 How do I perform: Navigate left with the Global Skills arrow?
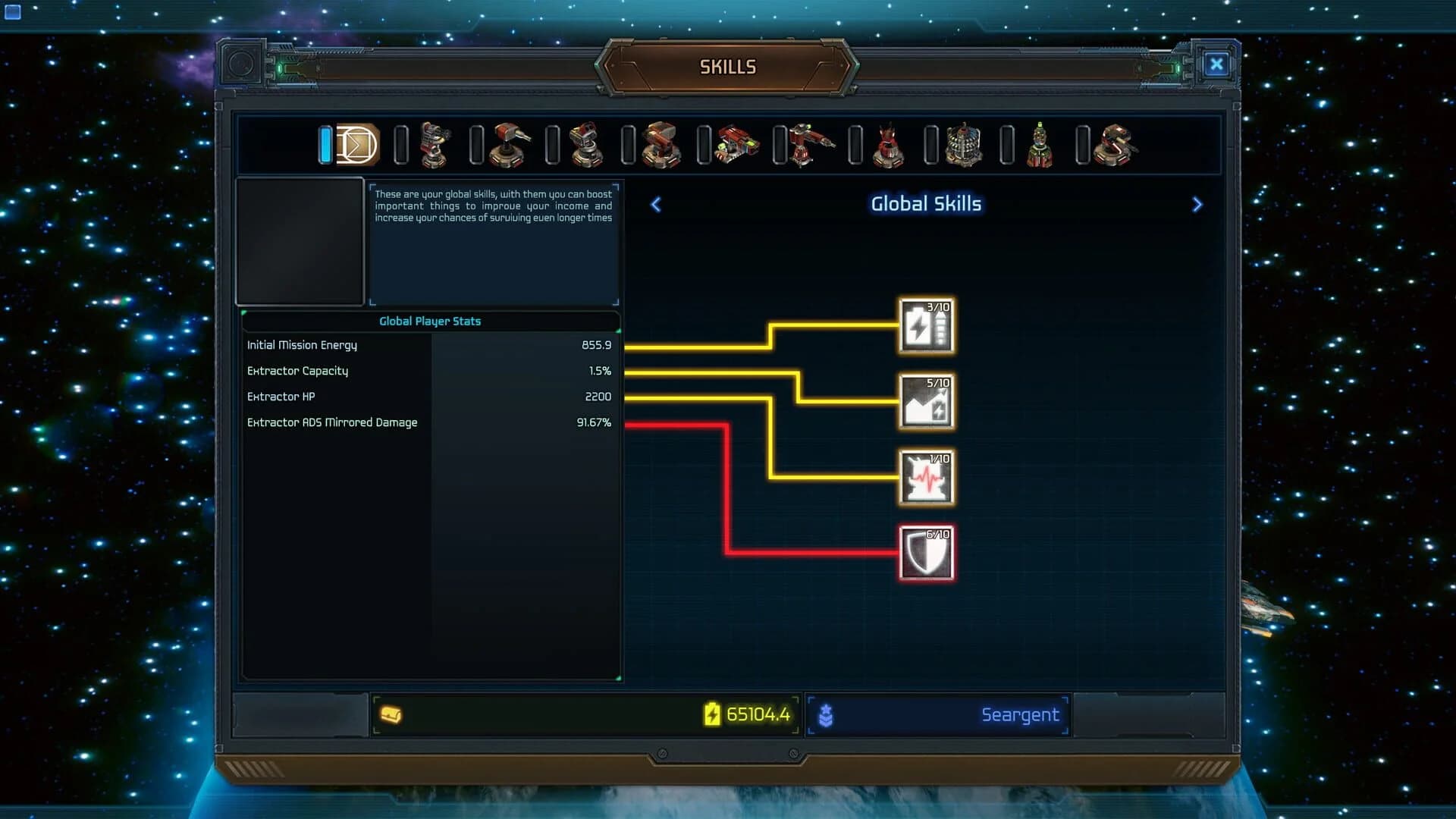click(x=655, y=205)
